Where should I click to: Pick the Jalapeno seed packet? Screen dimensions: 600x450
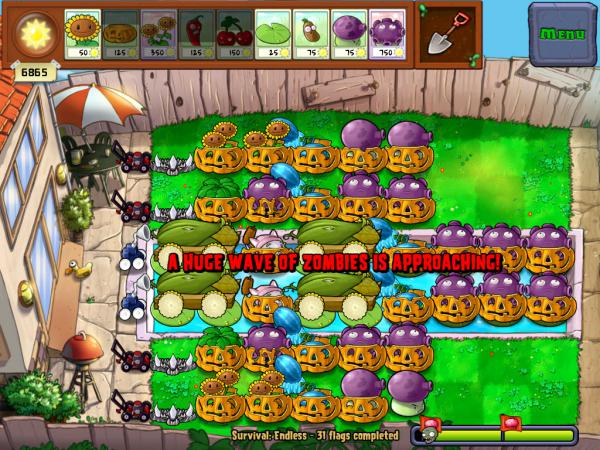[197, 35]
